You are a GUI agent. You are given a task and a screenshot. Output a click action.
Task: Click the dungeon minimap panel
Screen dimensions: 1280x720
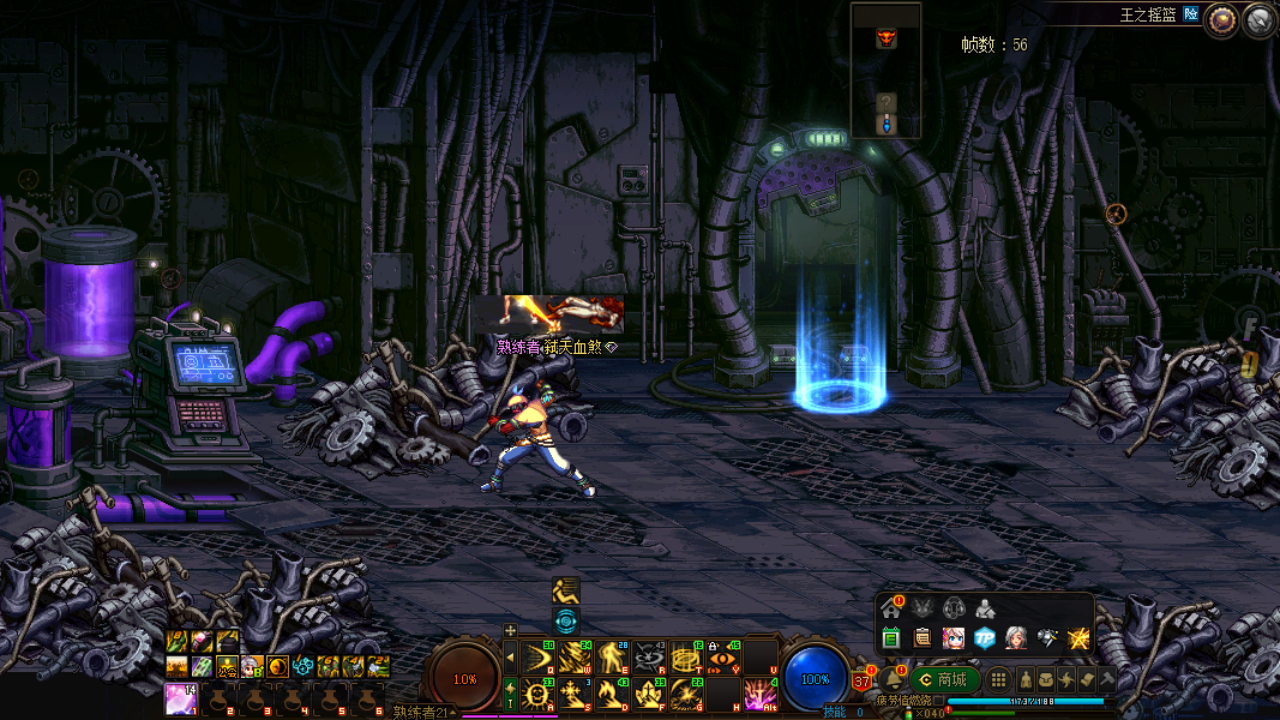pos(886,70)
